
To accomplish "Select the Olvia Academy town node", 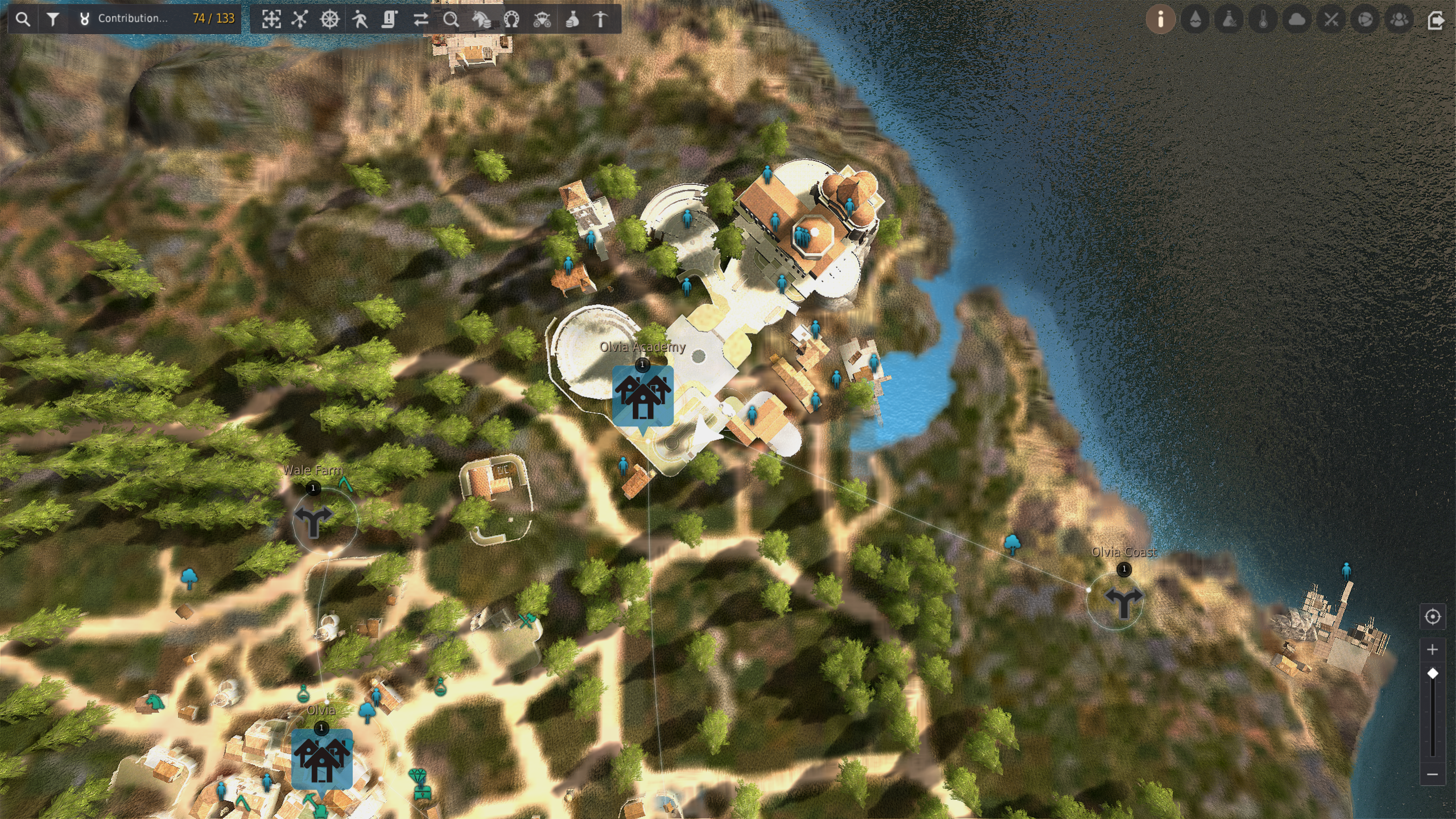I will [x=642, y=396].
